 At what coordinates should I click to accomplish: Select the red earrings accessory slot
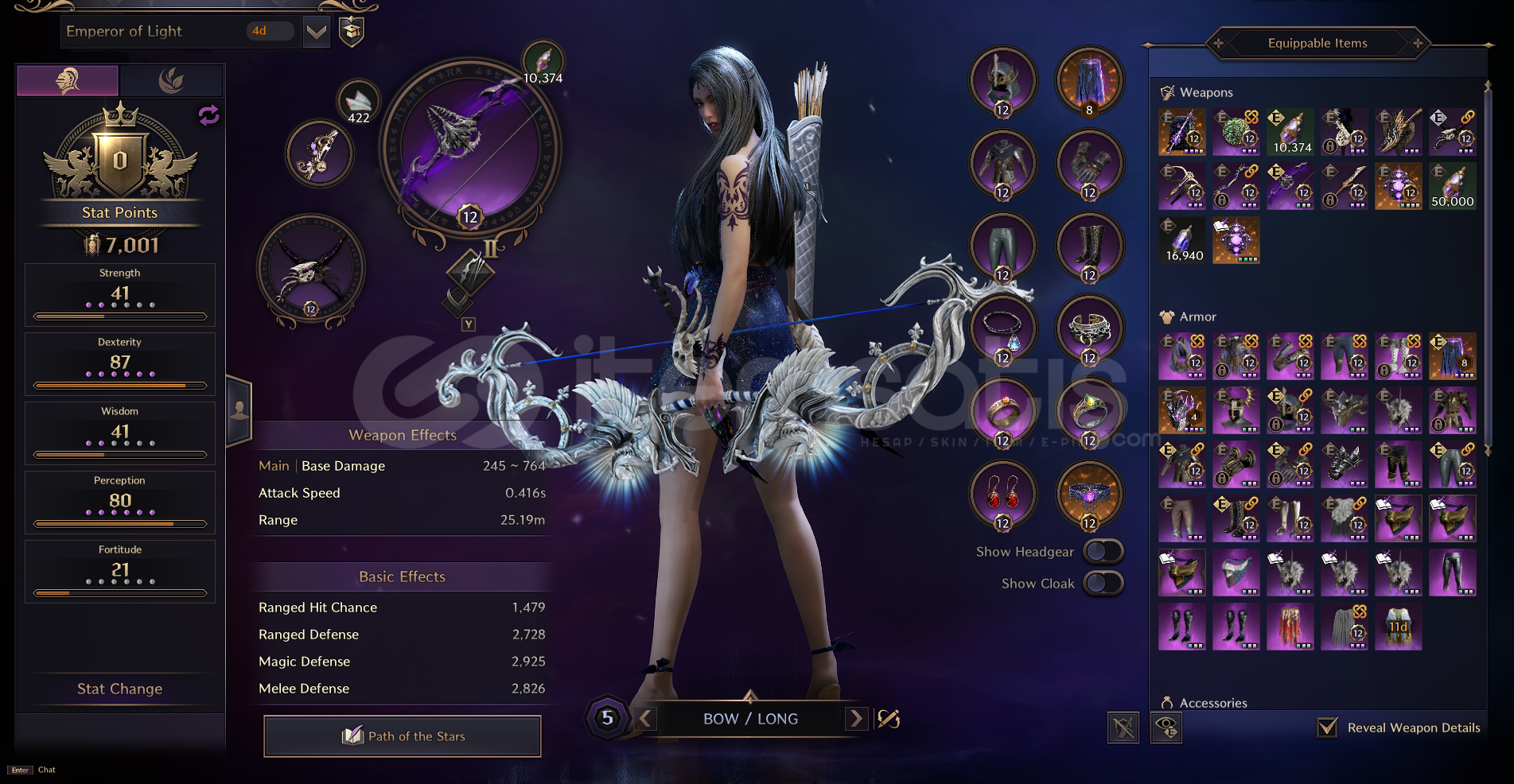coord(1003,495)
